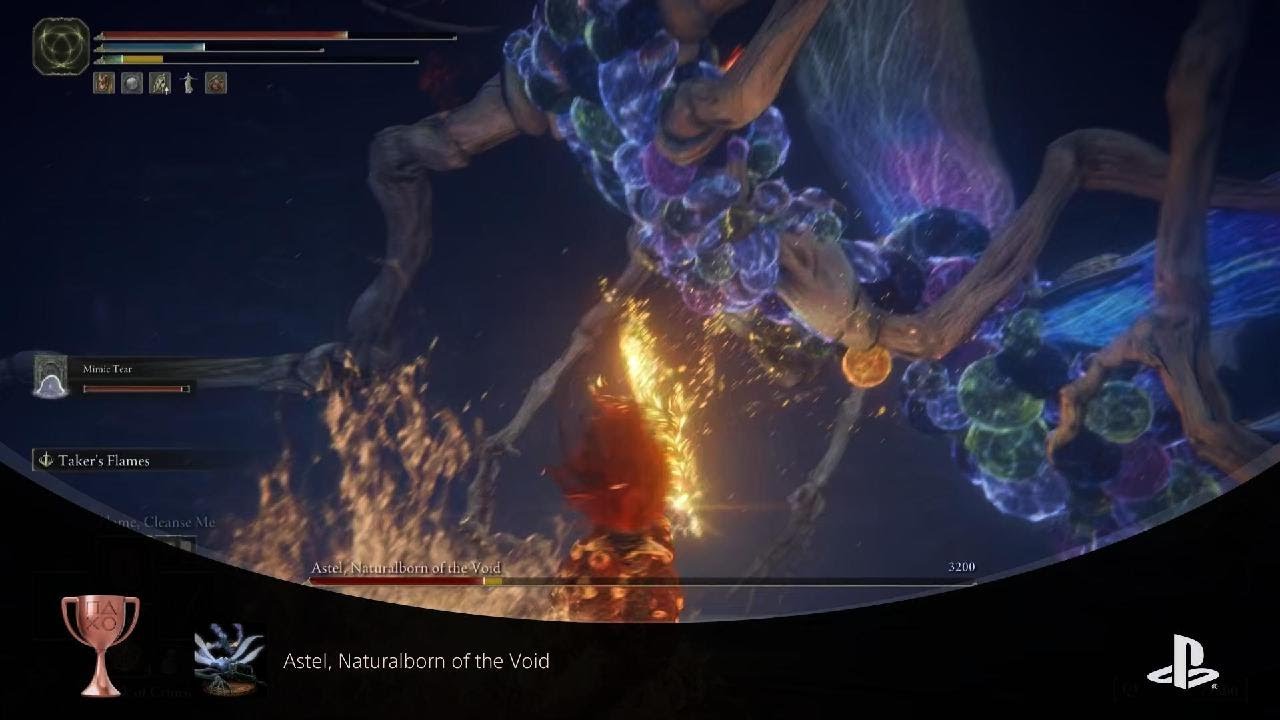Click the Astel trophy thumbnail image
The image size is (1280, 720).
click(230, 660)
